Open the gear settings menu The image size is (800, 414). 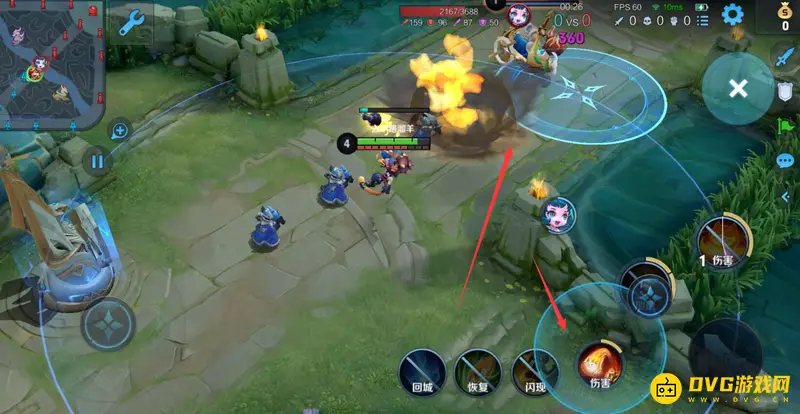click(733, 15)
